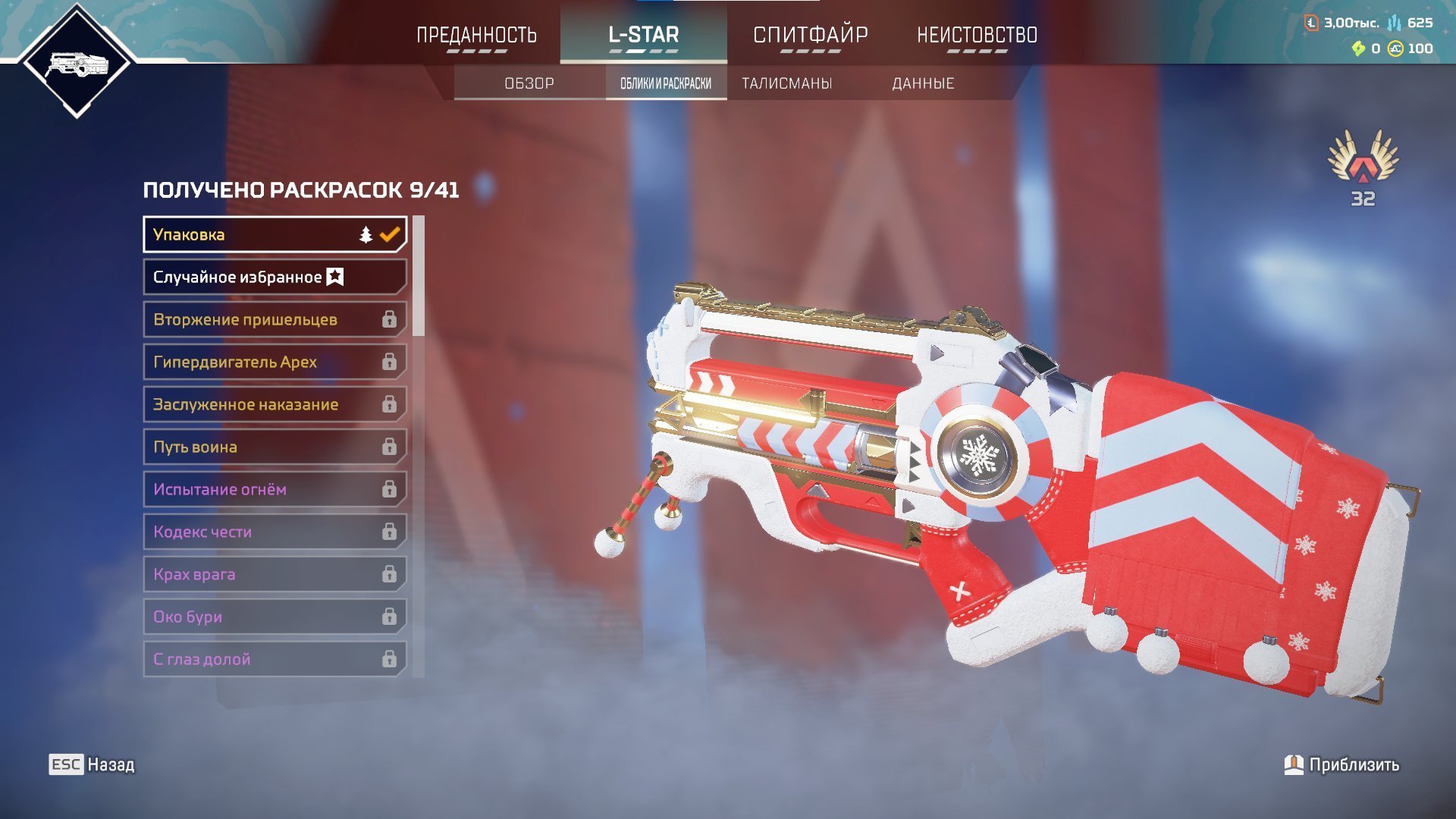Open the ОБЗОР sub-tab
Screen dimensions: 1456x819
529,83
